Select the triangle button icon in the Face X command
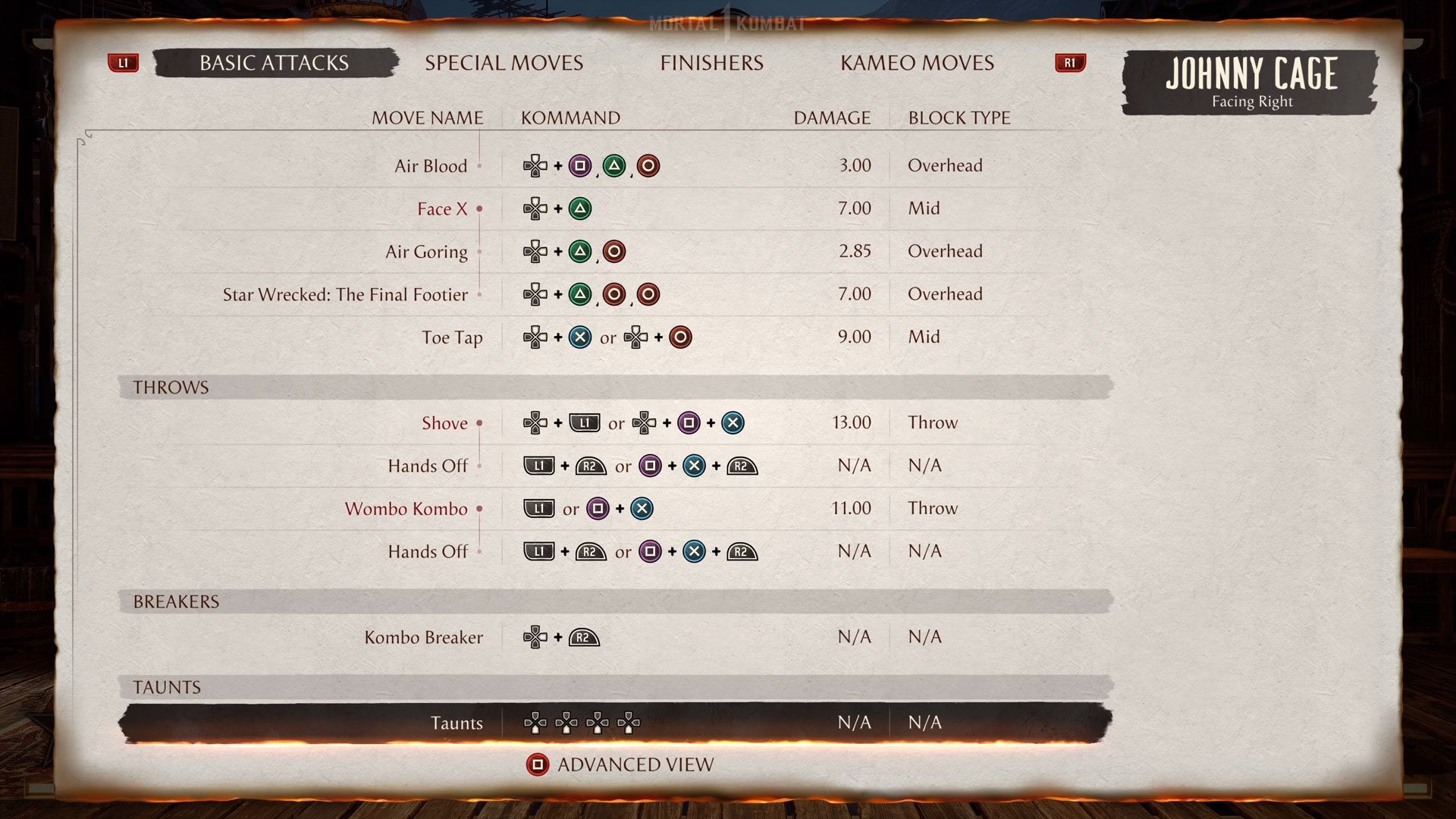The height and width of the screenshot is (819, 1456). coord(581,209)
